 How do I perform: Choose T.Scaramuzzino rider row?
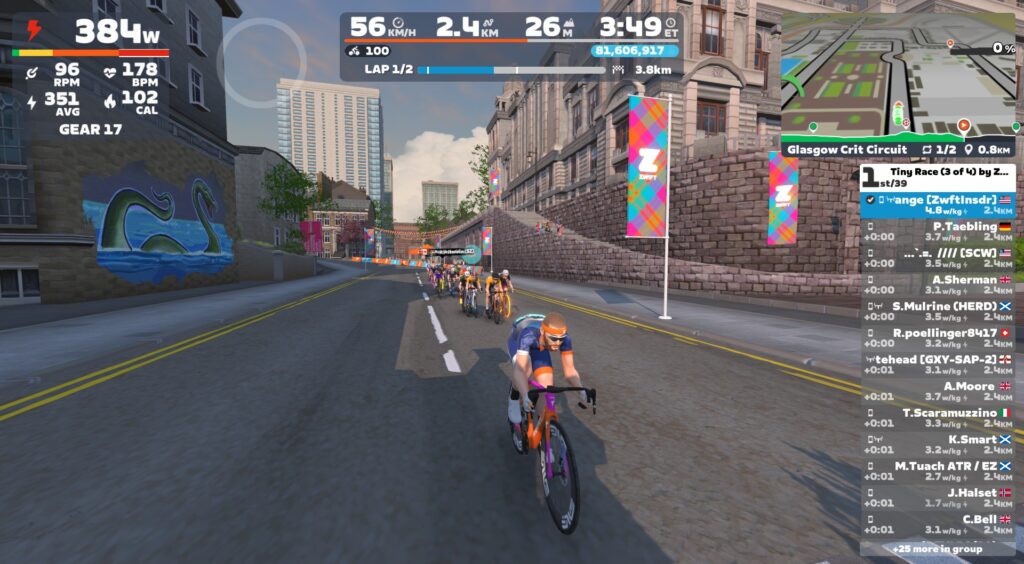(x=938, y=417)
